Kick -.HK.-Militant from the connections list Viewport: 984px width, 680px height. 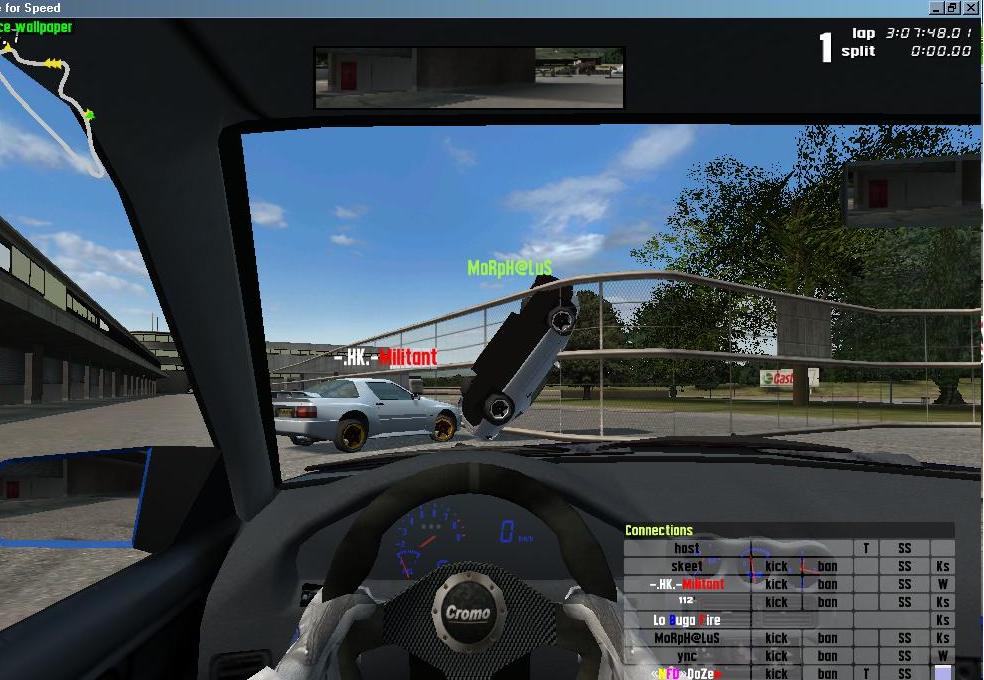click(x=777, y=584)
